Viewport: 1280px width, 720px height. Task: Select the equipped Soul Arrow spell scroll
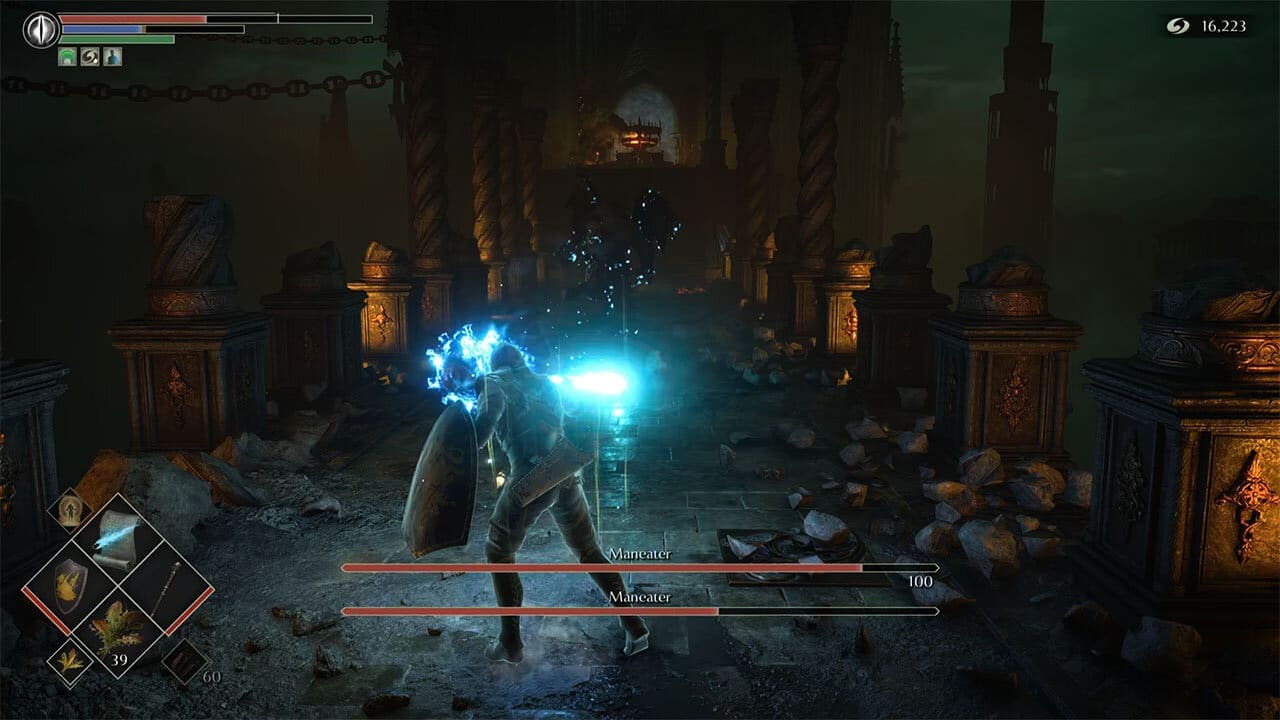[117, 537]
